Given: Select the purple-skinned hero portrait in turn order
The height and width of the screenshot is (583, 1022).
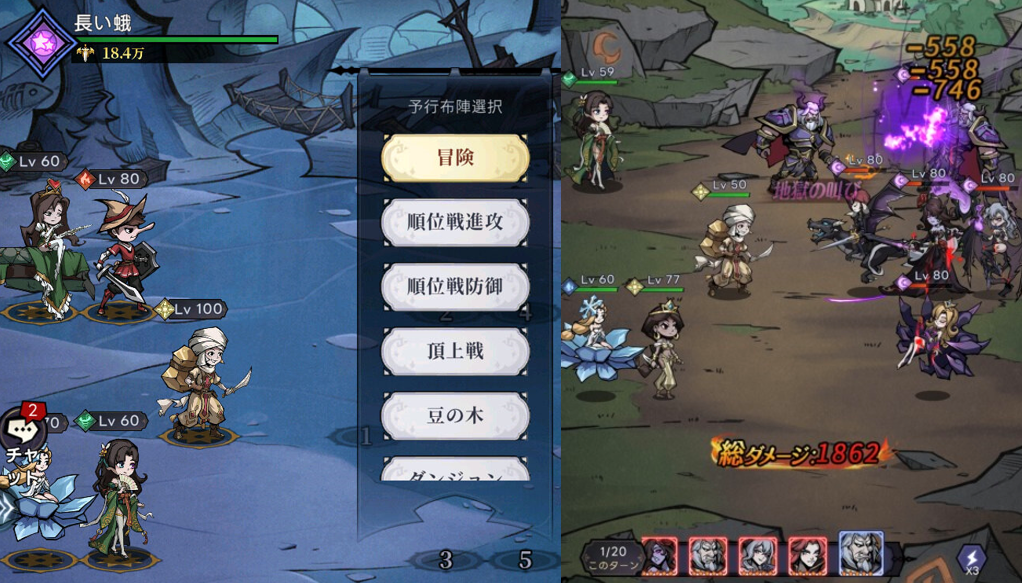Looking at the screenshot, I should 660,556.
